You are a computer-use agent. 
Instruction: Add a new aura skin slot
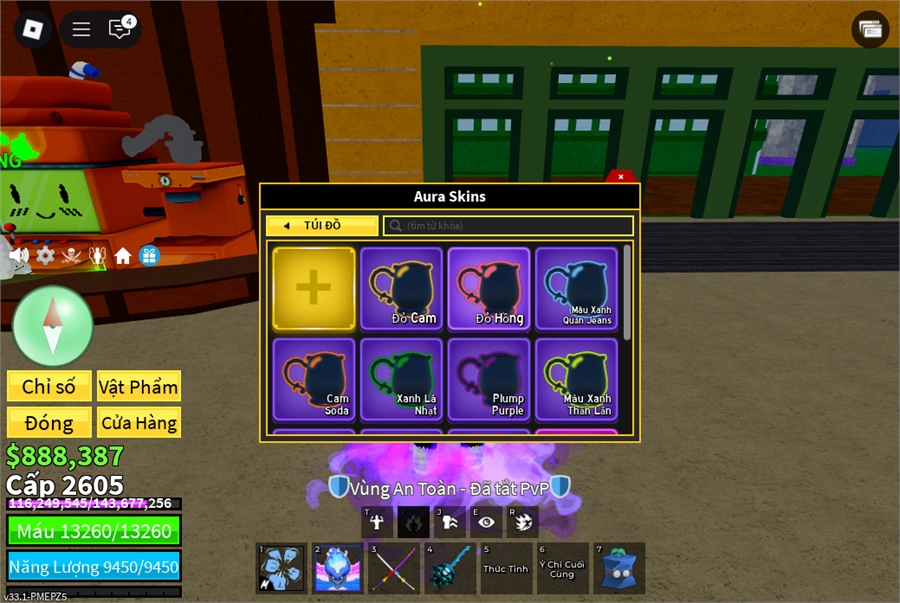click(313, 288)
